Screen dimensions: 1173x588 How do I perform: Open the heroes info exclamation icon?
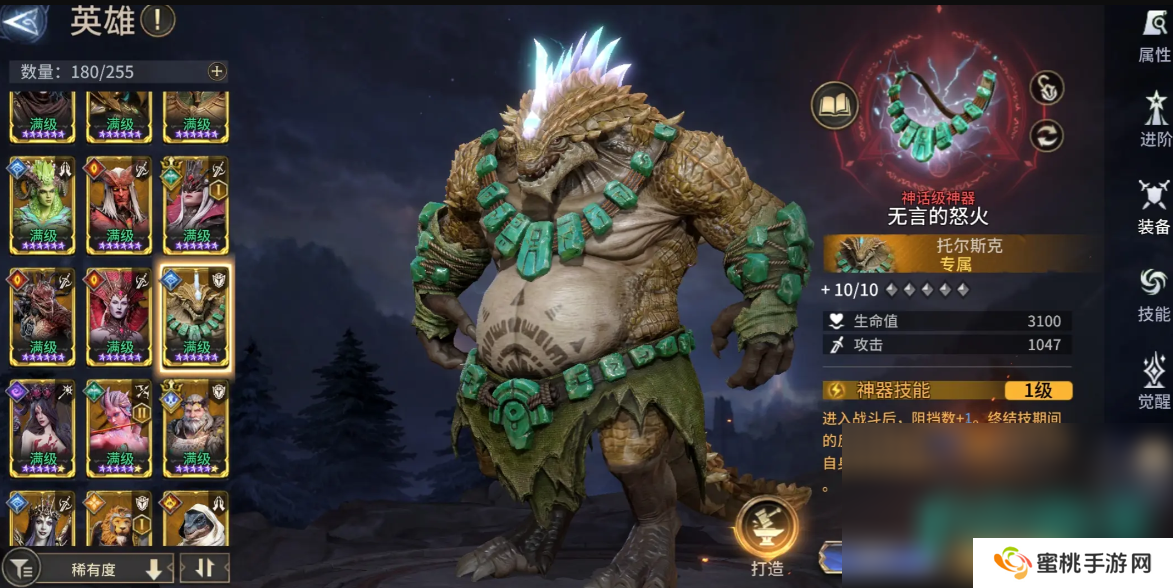click(158, 19)
